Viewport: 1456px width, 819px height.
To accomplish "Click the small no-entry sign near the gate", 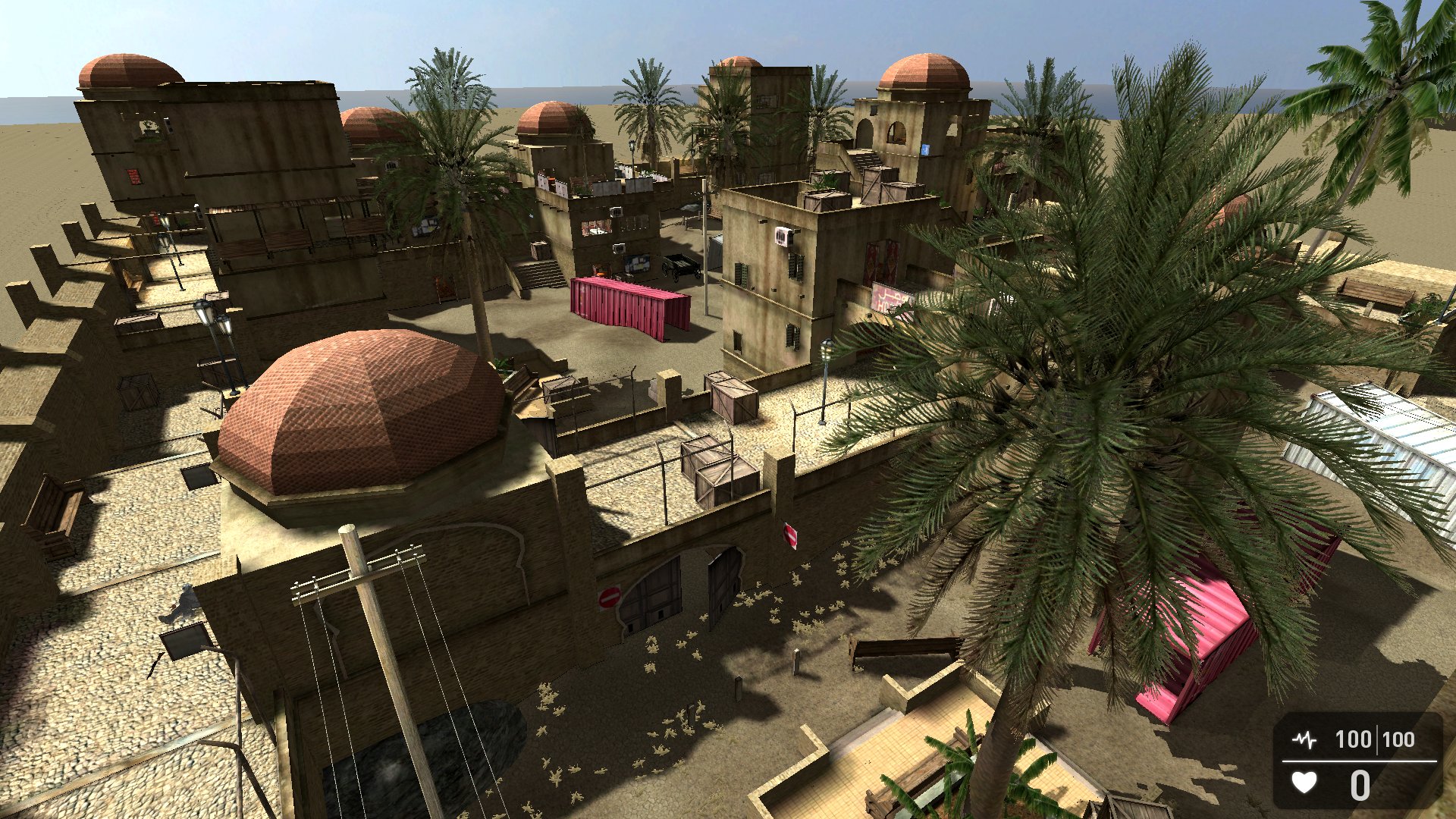I will pyautogui.click(x=791, y=535).
